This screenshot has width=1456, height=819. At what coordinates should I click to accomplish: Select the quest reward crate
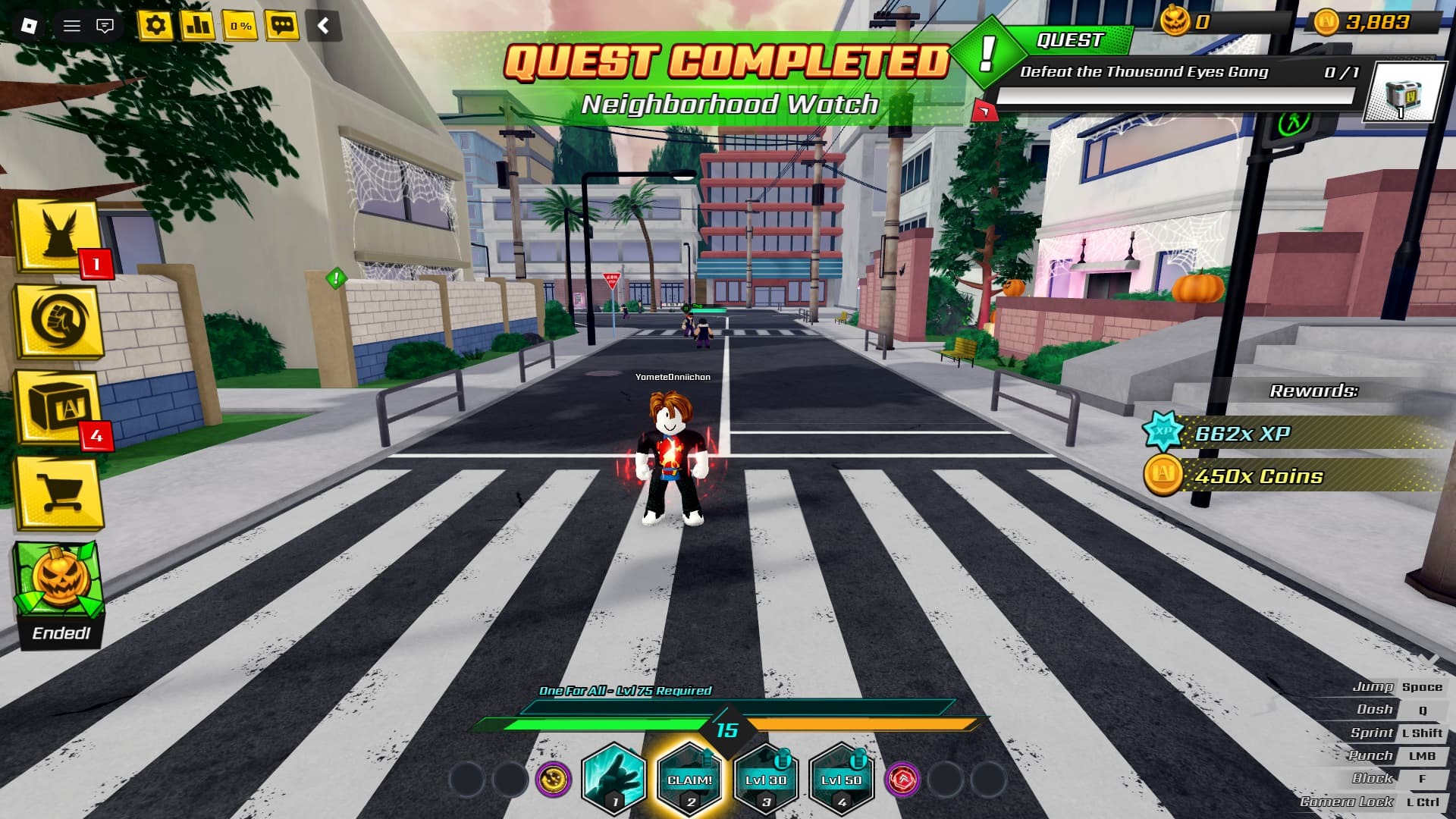click(x=1402, y=91)
